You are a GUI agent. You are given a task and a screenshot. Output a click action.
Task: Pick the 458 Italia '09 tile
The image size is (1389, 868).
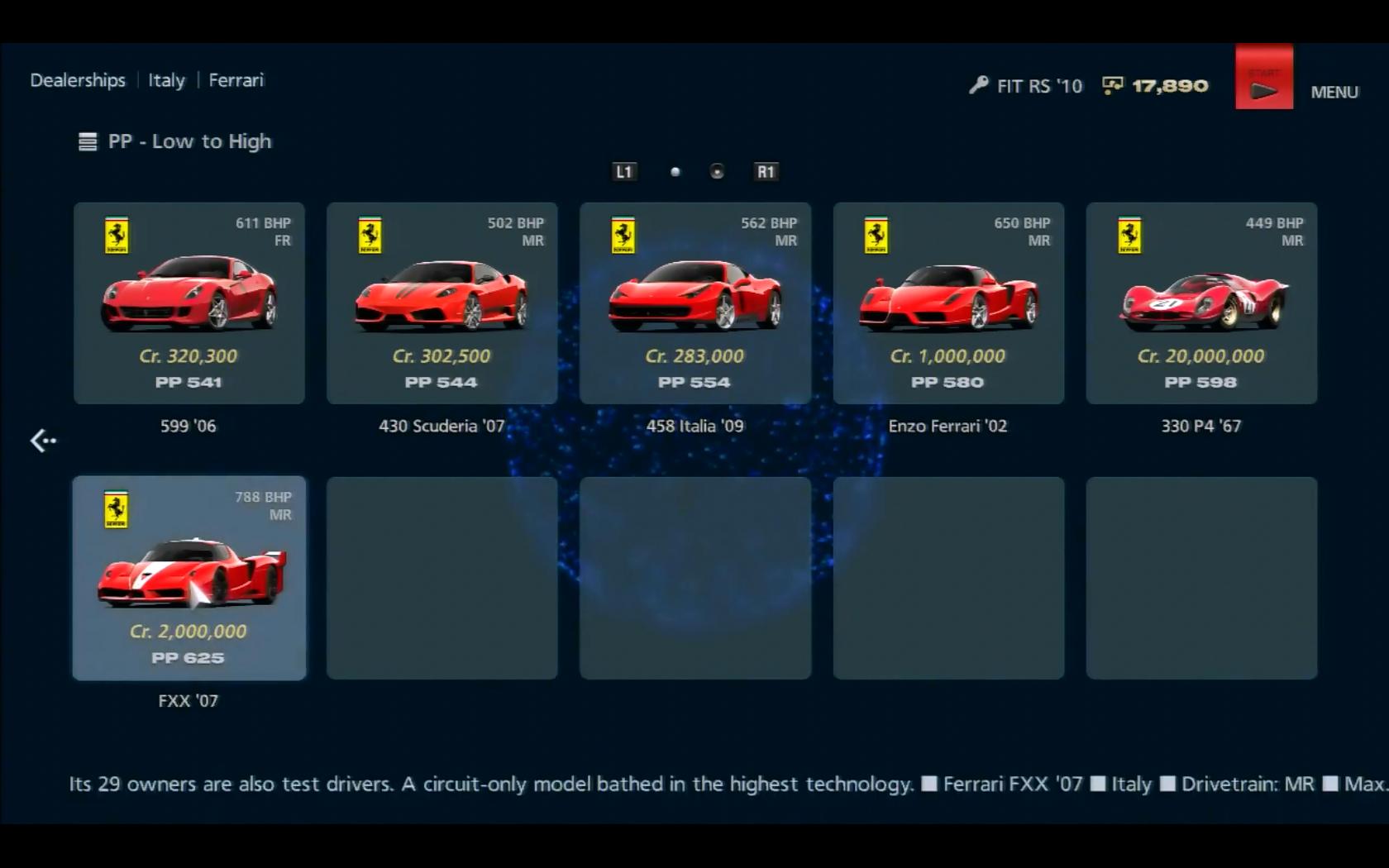click(694, 303)
